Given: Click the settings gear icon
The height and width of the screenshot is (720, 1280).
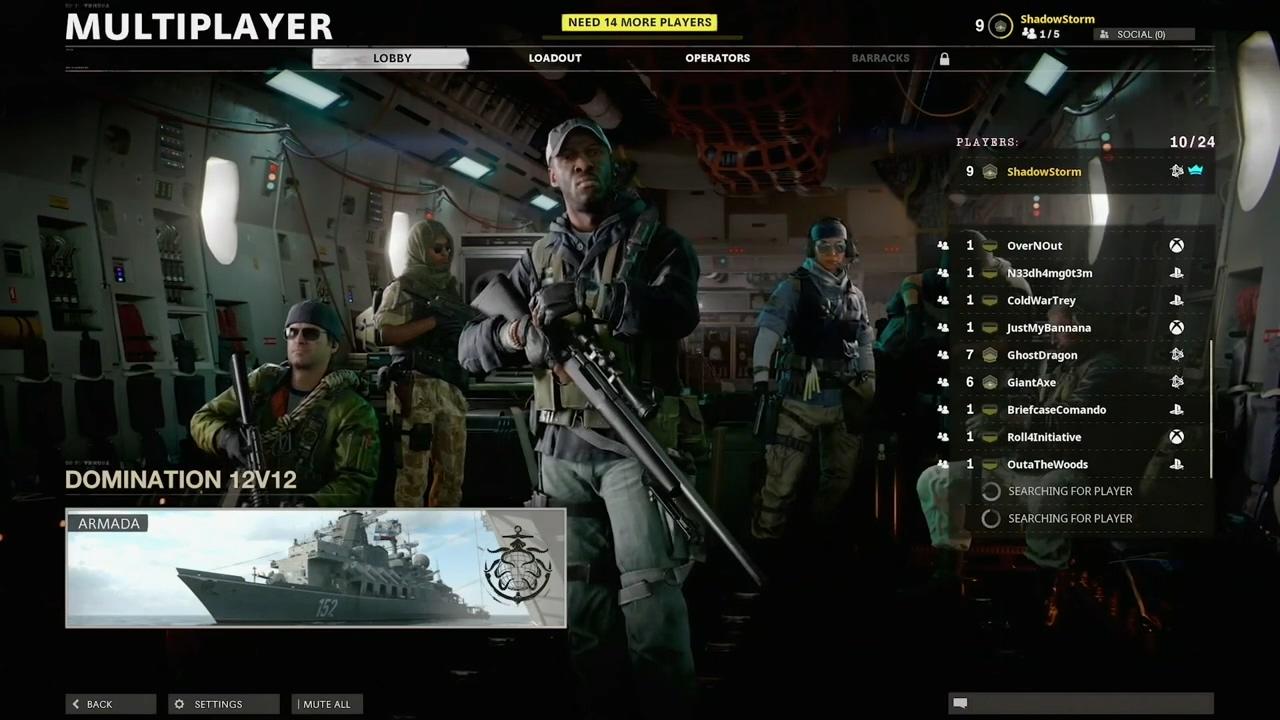Looking at the screenshot, I should coord(180,704).
